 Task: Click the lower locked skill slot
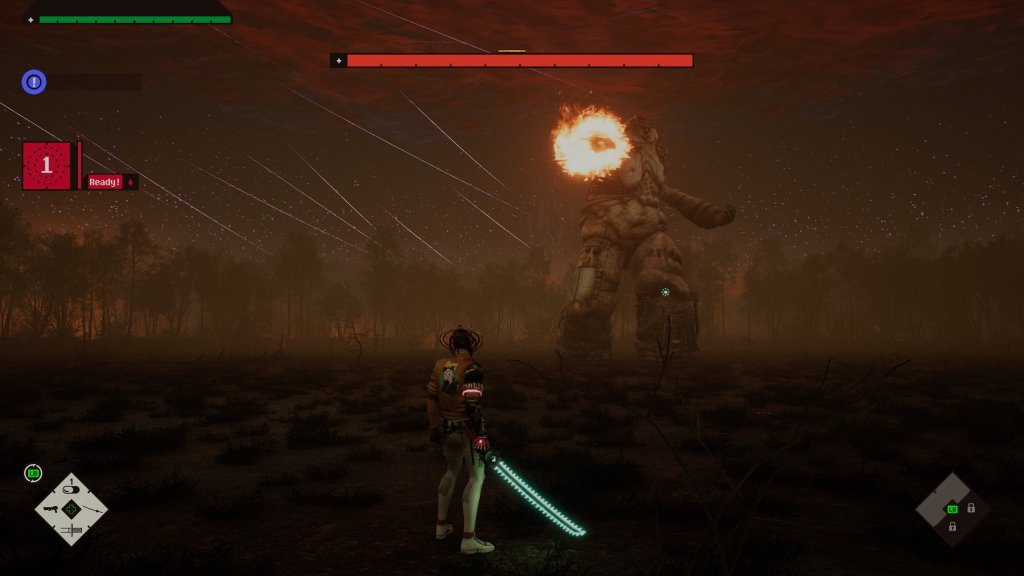(x=953, y=526)
